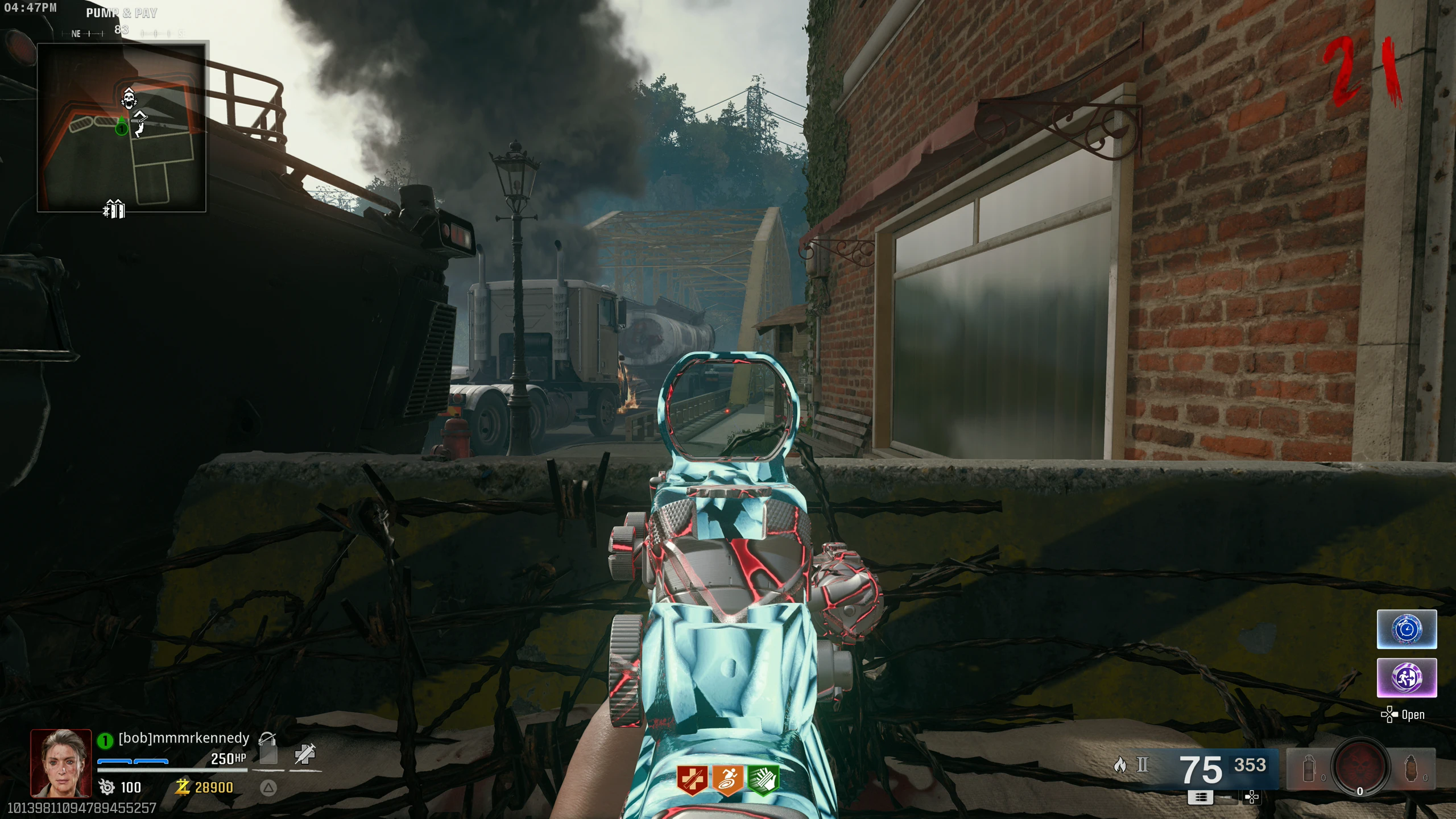Activate the purple running man GobbleGum
Image resolution: width=1456 pixels, height=819 pixels.
(1407, 677)
